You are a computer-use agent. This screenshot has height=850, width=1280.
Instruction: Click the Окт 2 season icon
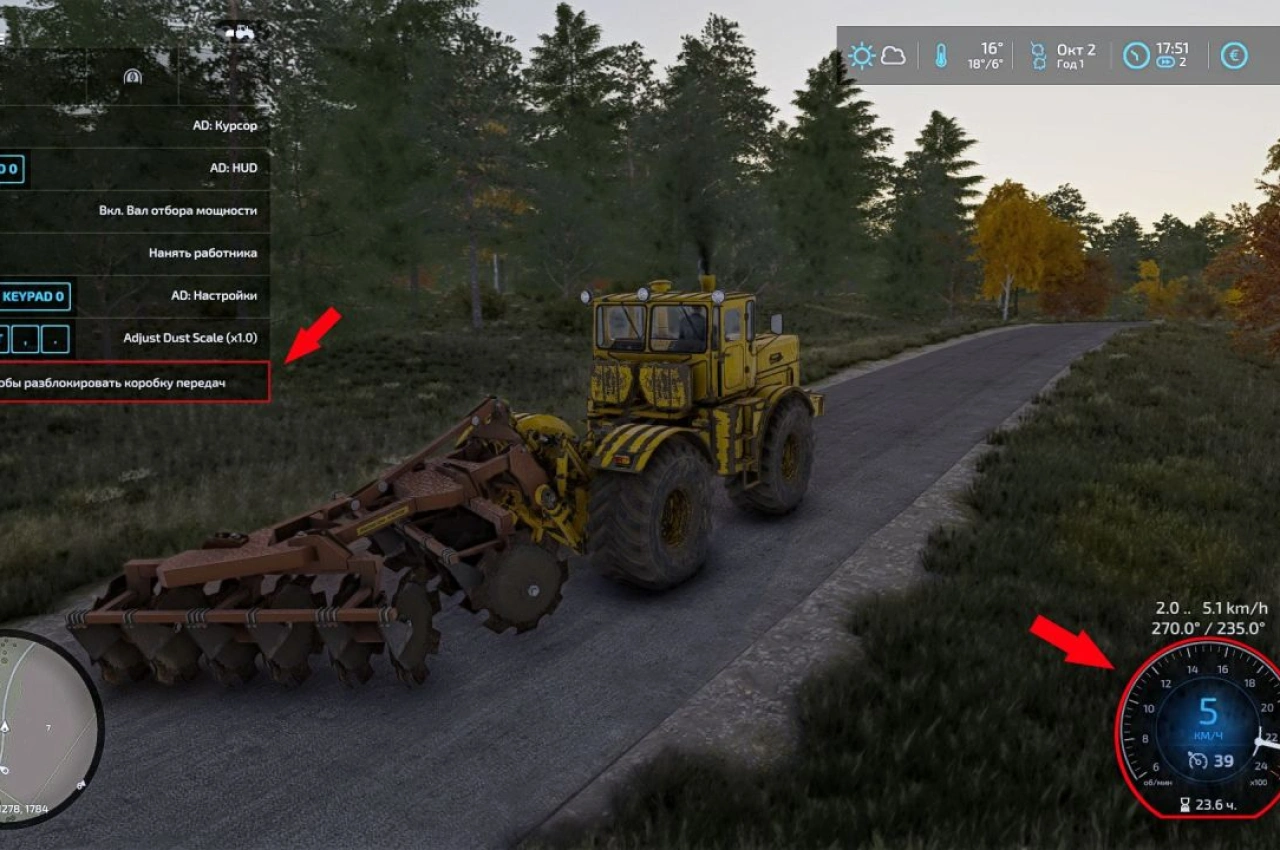click(1036, 53)
